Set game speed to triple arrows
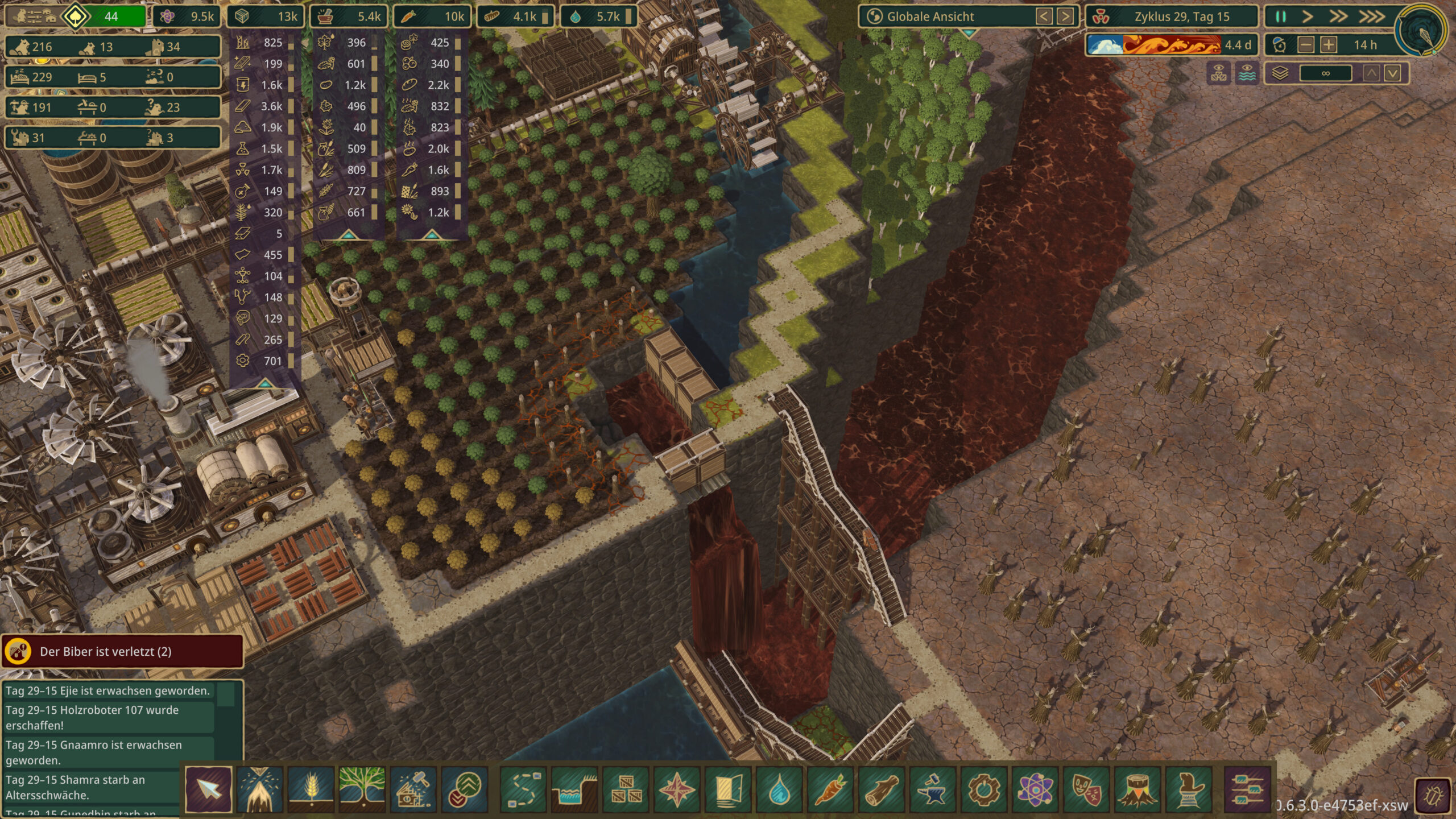This screenshot has width=1456, height=819. pos(1372,16)
